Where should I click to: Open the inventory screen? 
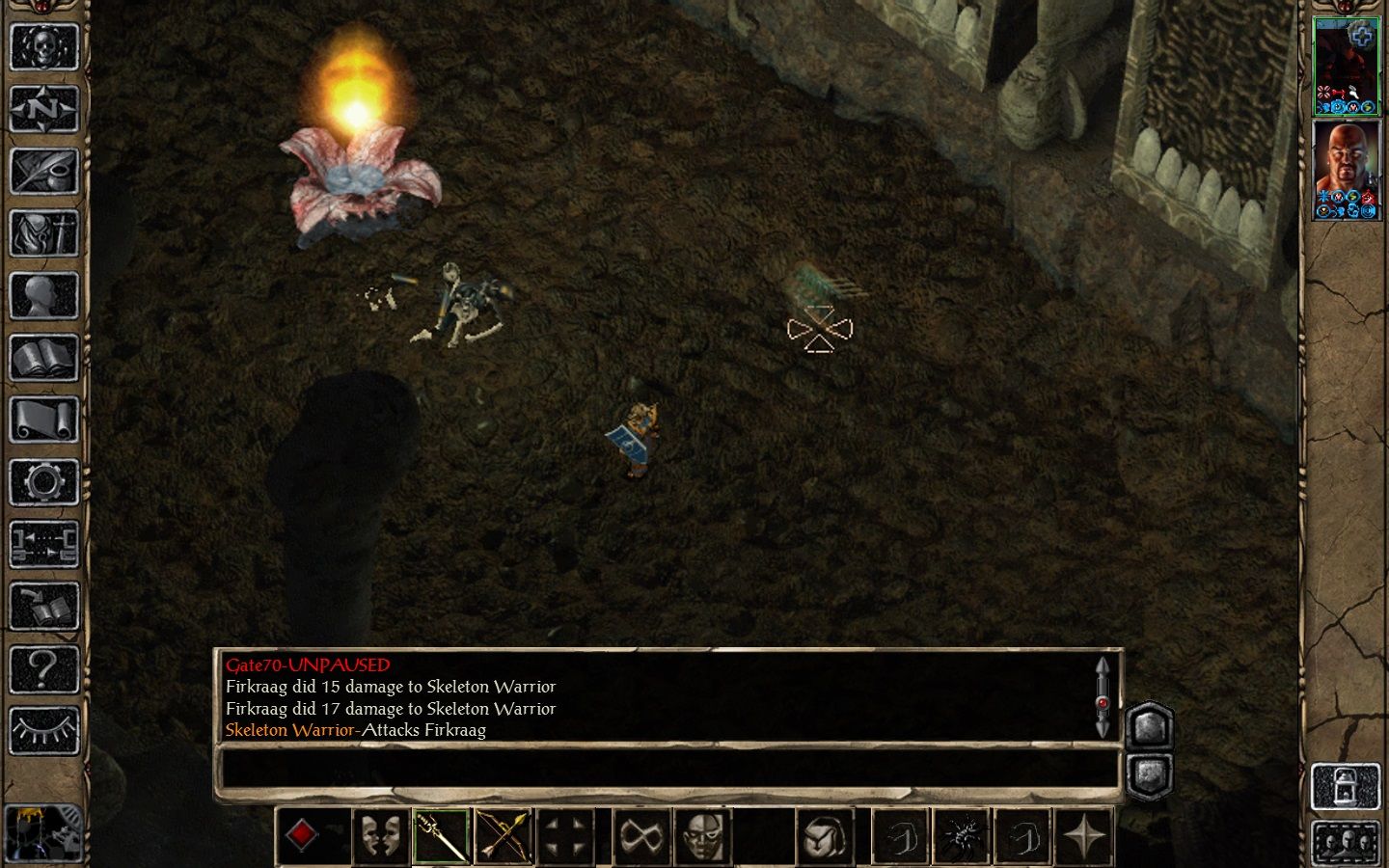[x=43, y=233]
